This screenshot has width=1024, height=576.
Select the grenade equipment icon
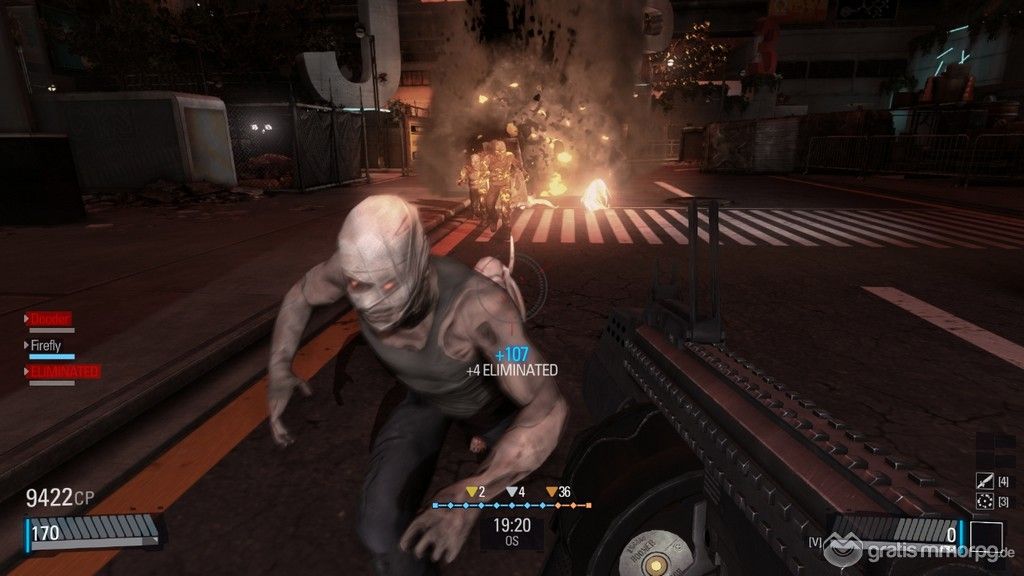tap(983, 501)
